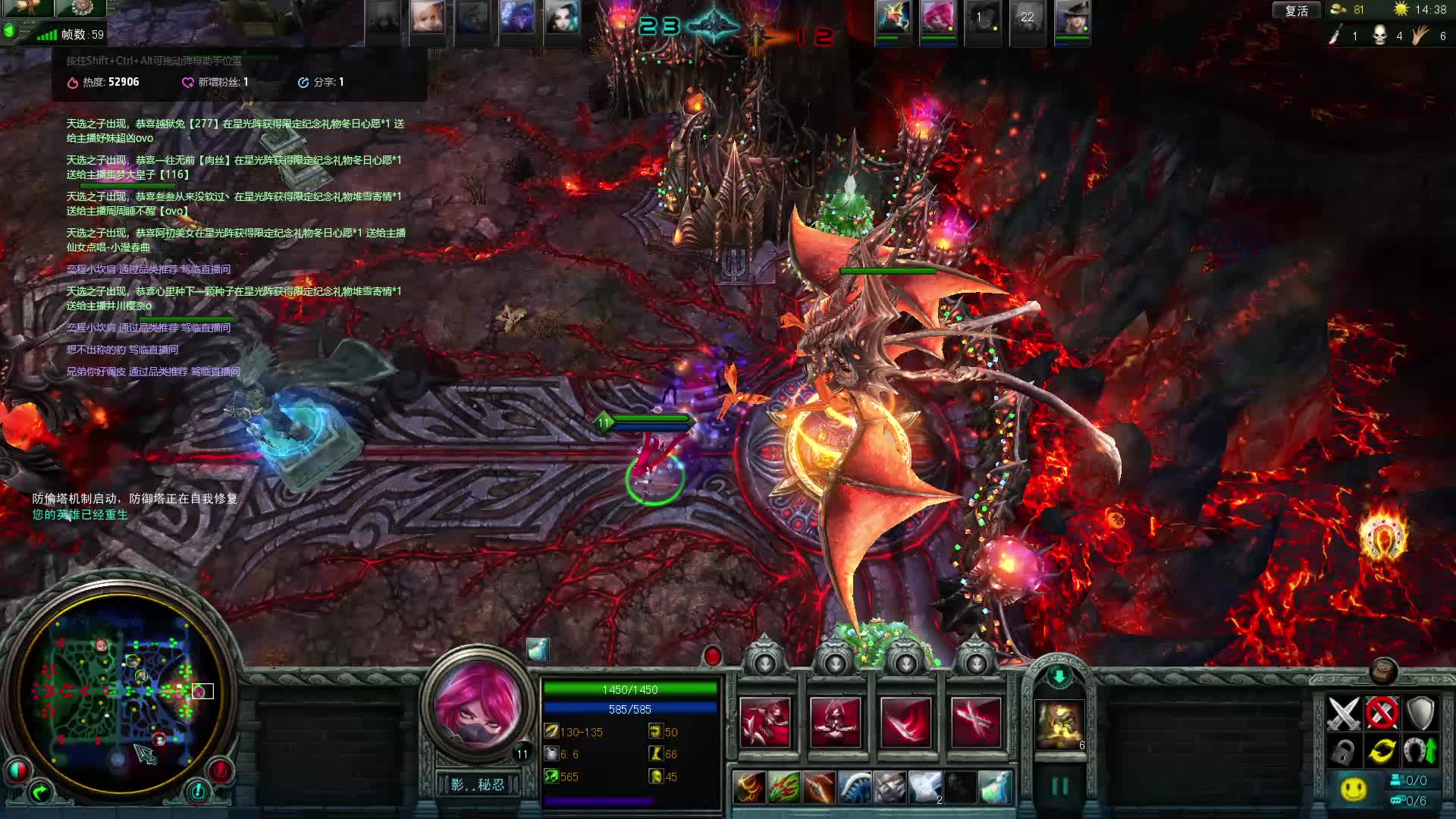
Task: Click the yellow circular arrows swap button
Action: [1382, 752]
